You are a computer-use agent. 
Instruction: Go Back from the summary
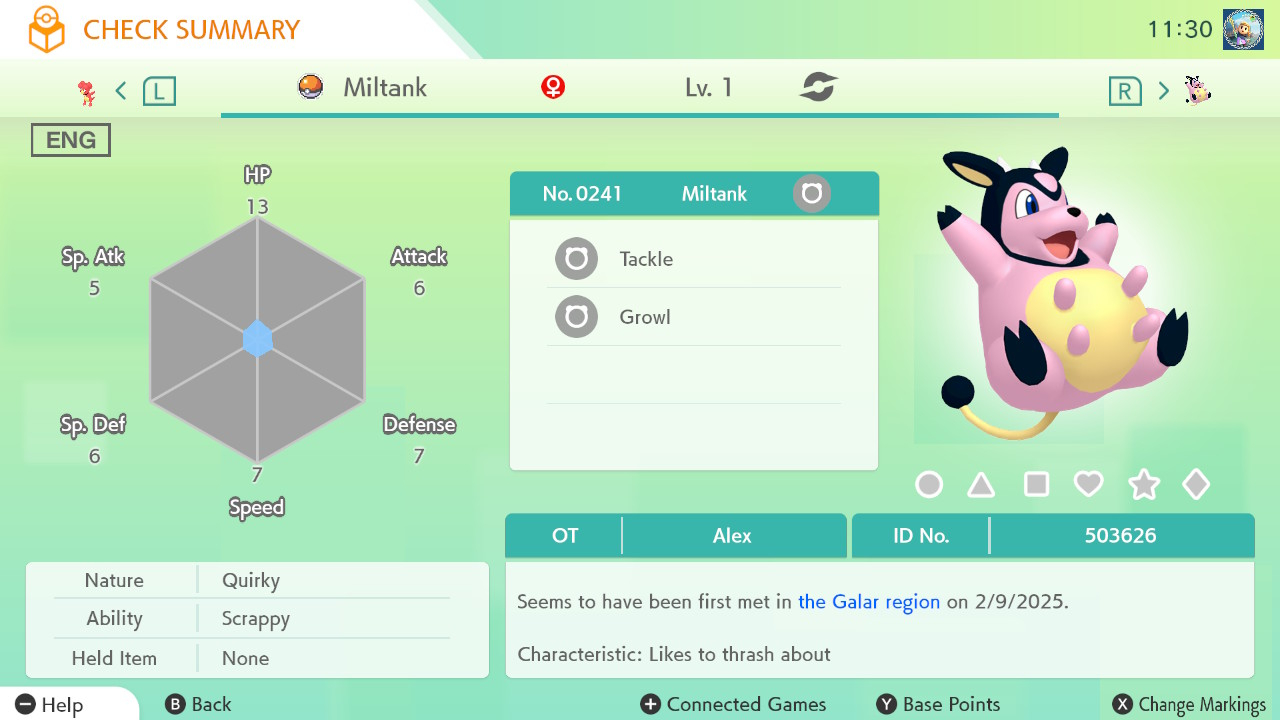click(x=198, y=705)
